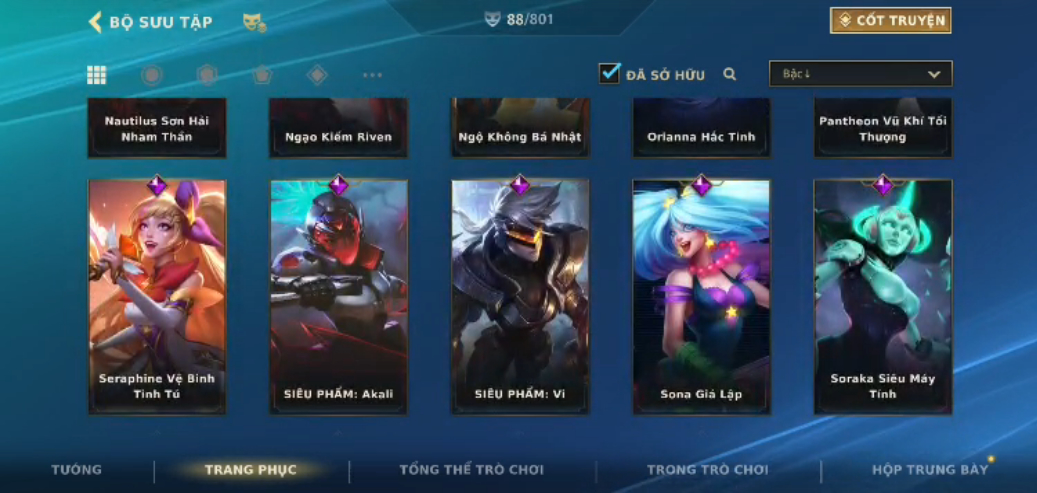Select the grid all-skins filter icon
Screen dimensions: 1037x493
click(97, 75)
